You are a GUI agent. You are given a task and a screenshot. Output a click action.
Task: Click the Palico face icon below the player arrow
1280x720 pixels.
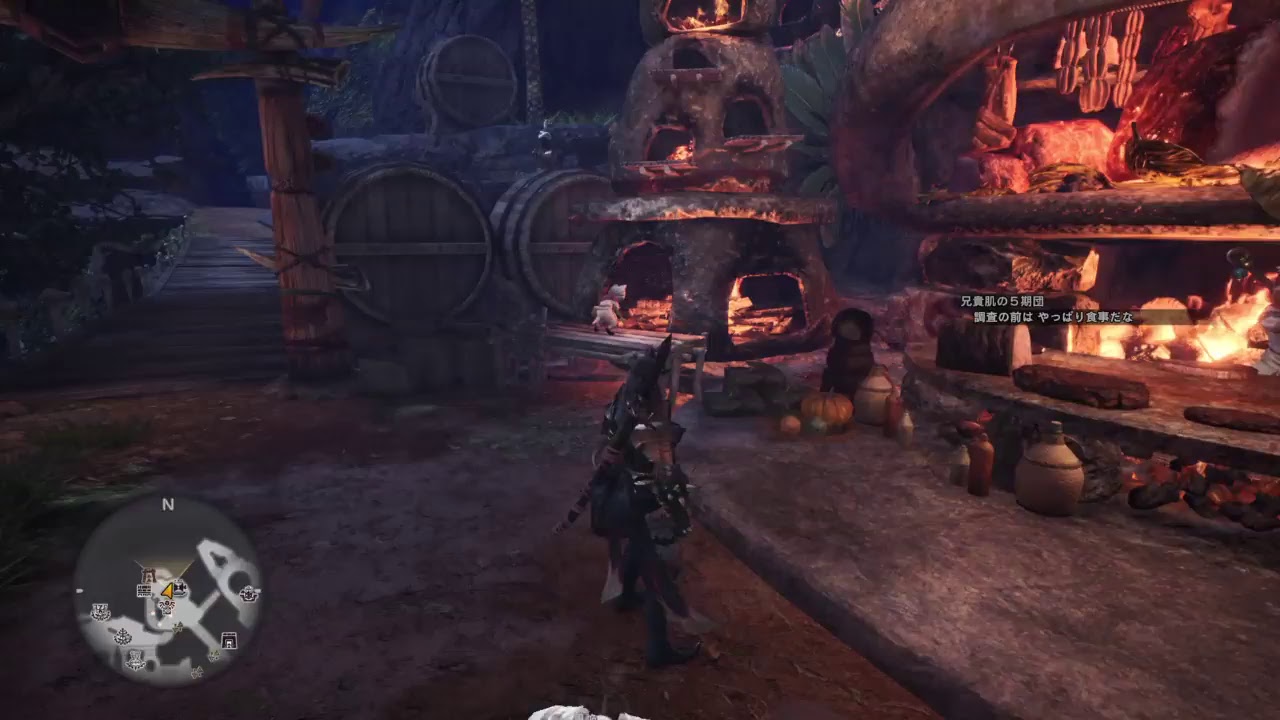167,606
